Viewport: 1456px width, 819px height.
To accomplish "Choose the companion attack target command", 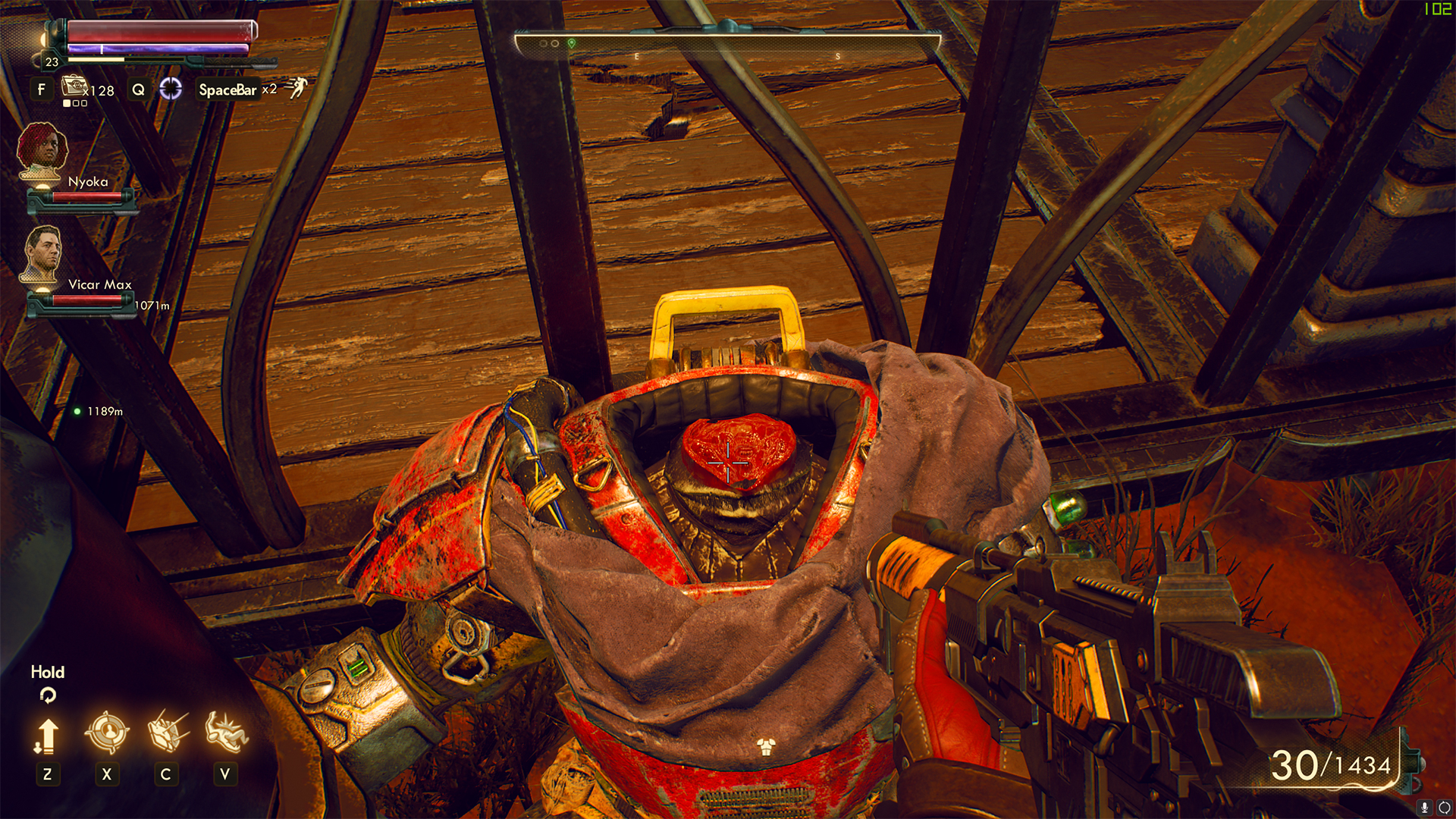I will tap(106, 733).
